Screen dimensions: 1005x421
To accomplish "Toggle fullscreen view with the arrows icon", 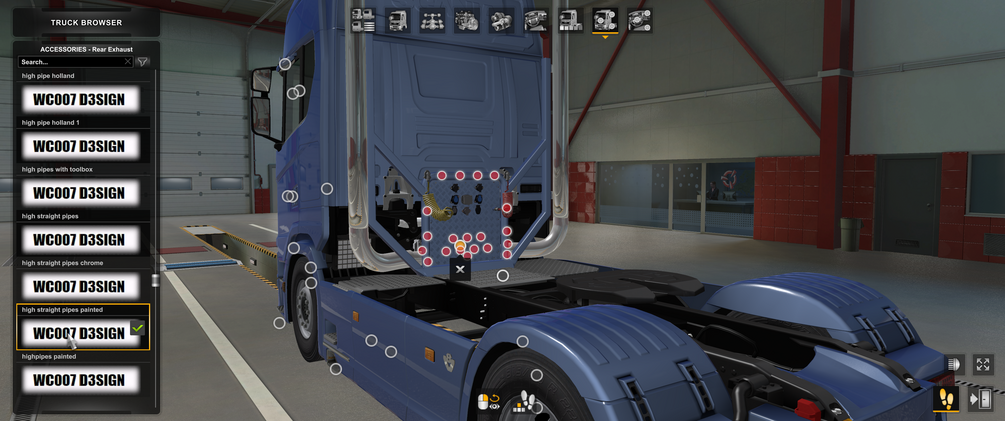I will pos(983,365).
